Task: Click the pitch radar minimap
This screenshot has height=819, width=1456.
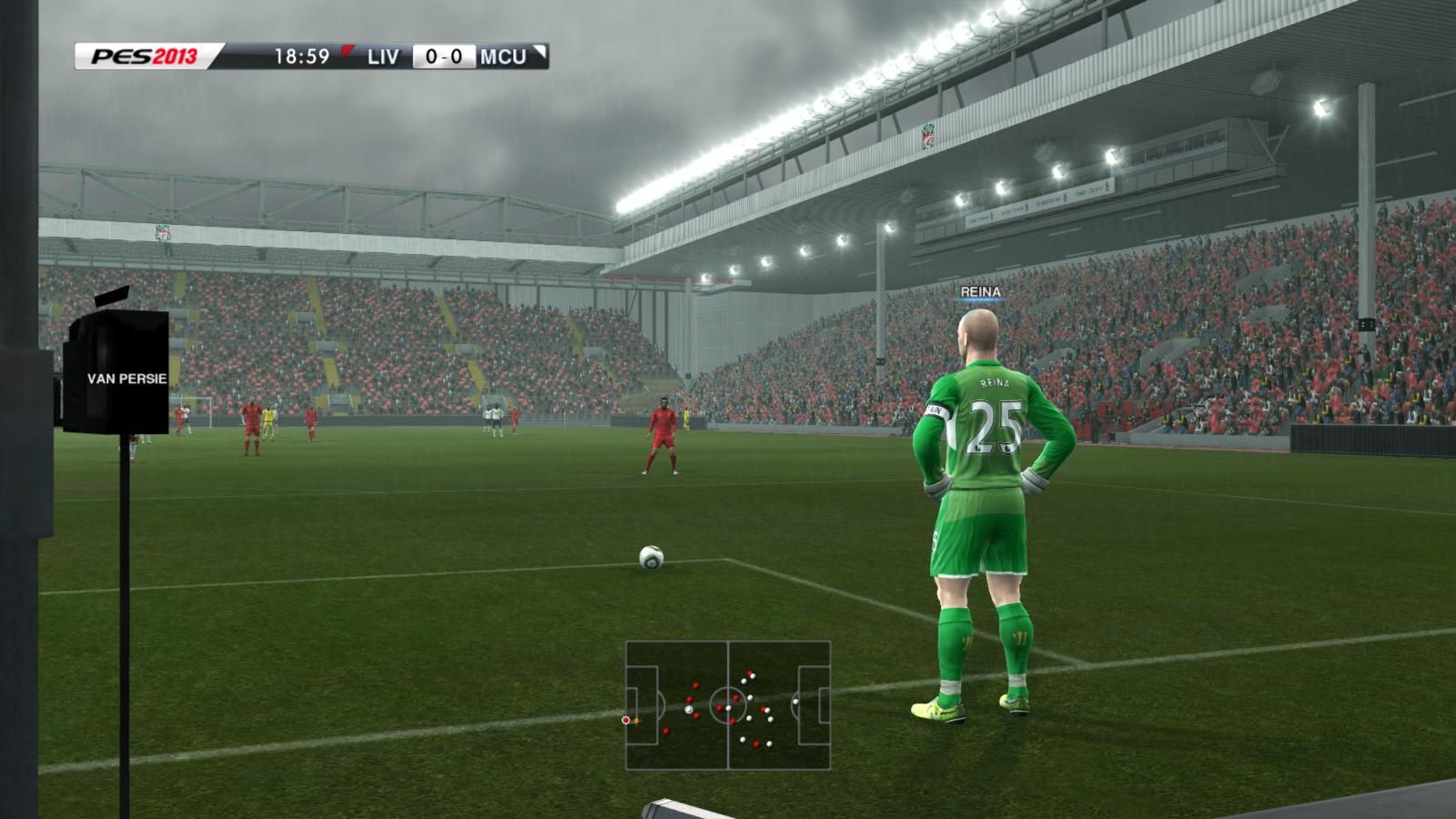Action: (x=728, y=705)
